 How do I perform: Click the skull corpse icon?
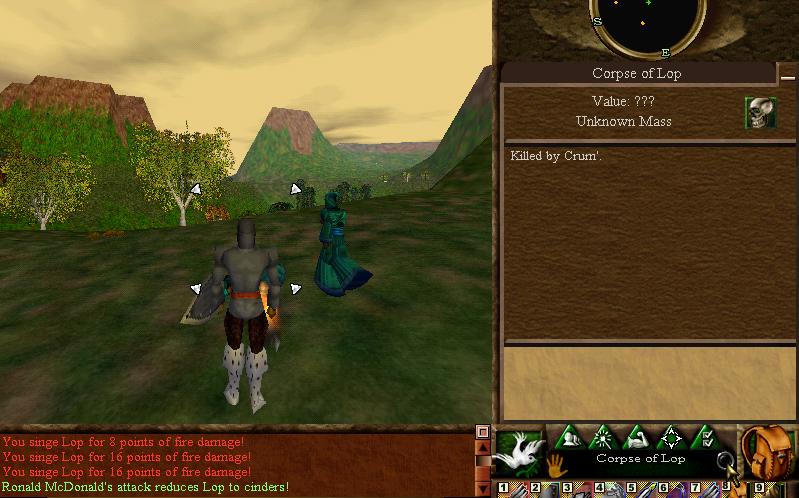point(760,112)
